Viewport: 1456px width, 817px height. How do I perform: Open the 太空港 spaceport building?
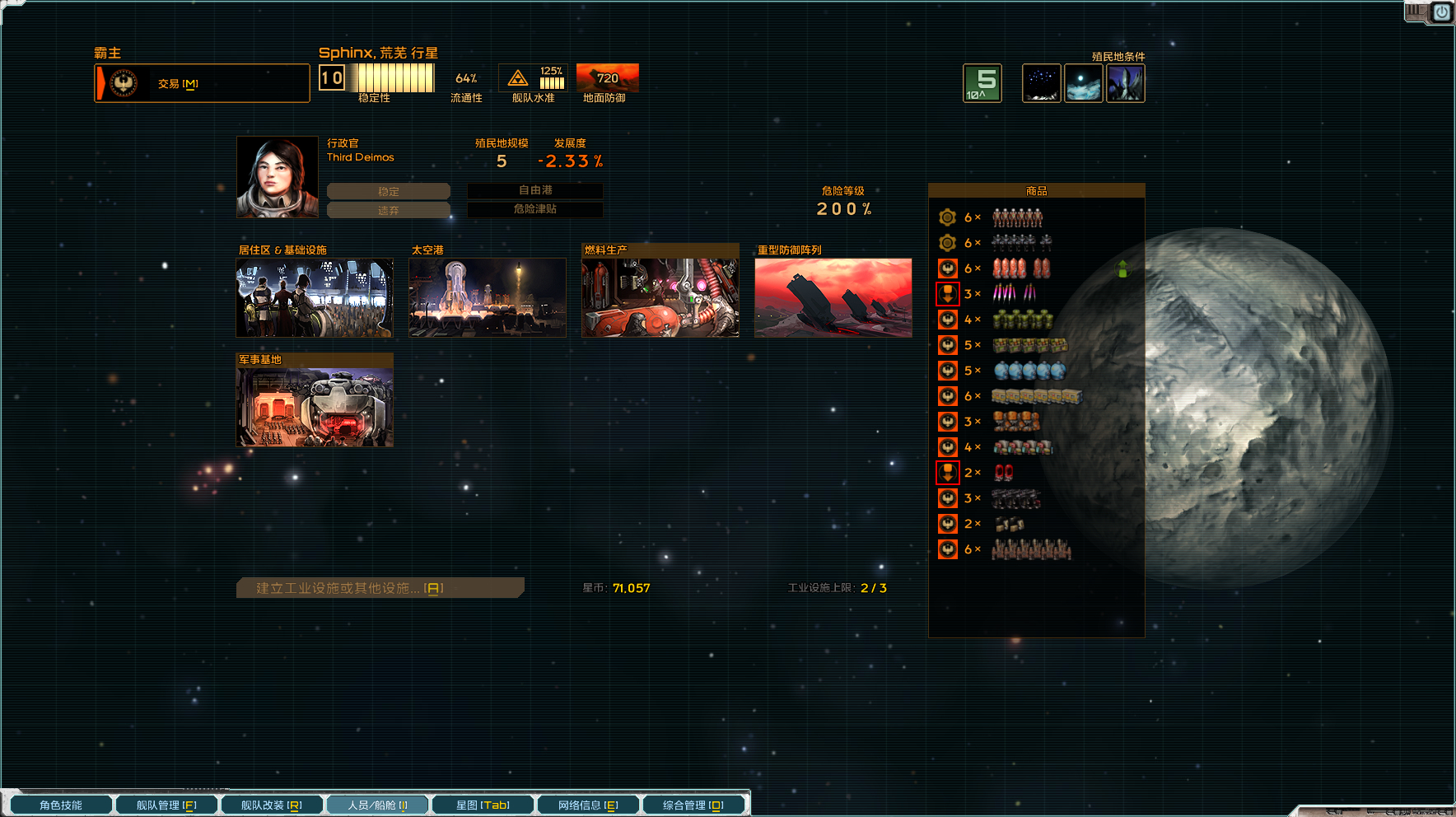(x=488, y=297)
